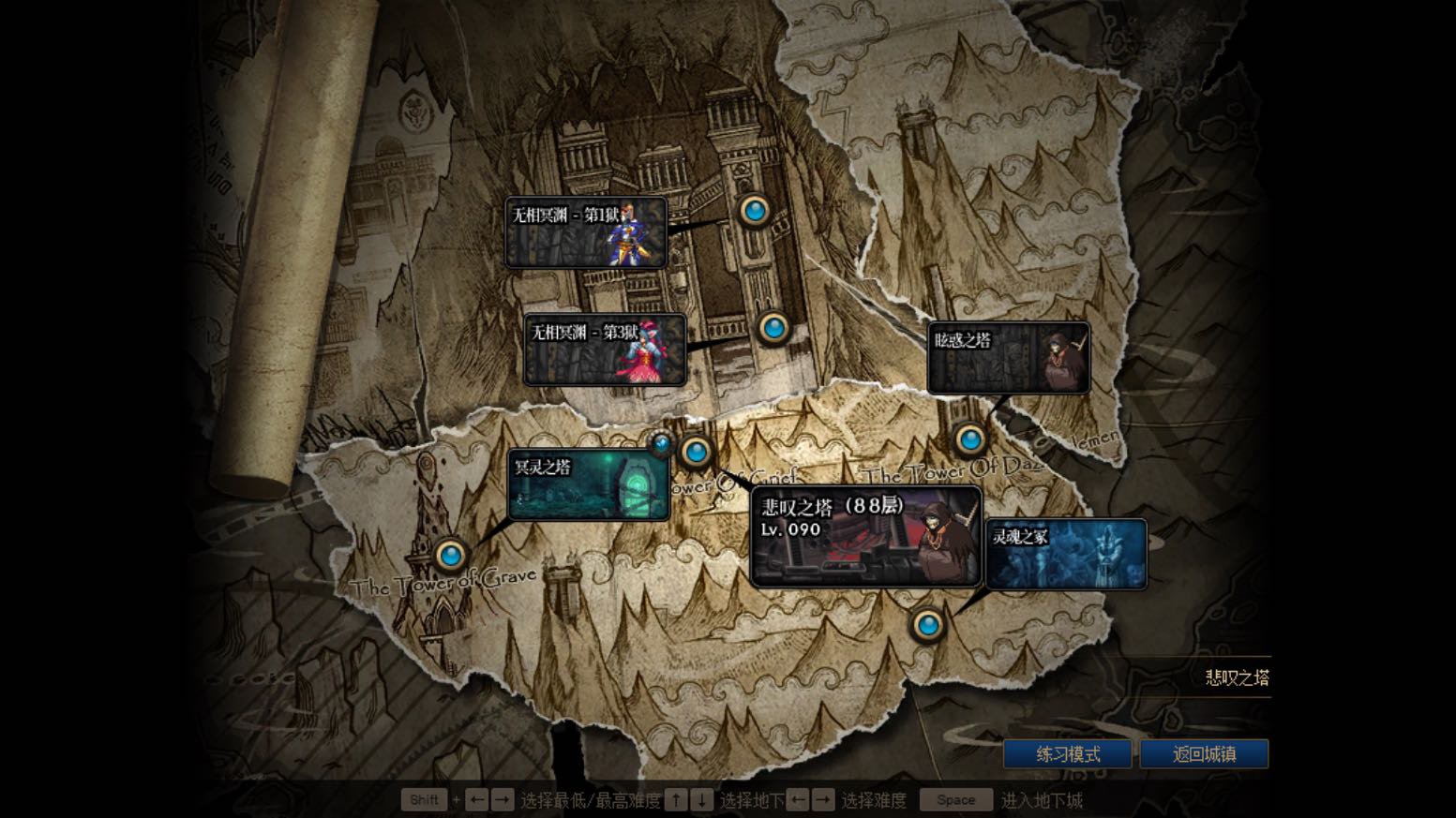Select the 无相冥渊-第1狱 dungeon node orb

(x=756, y=211)
